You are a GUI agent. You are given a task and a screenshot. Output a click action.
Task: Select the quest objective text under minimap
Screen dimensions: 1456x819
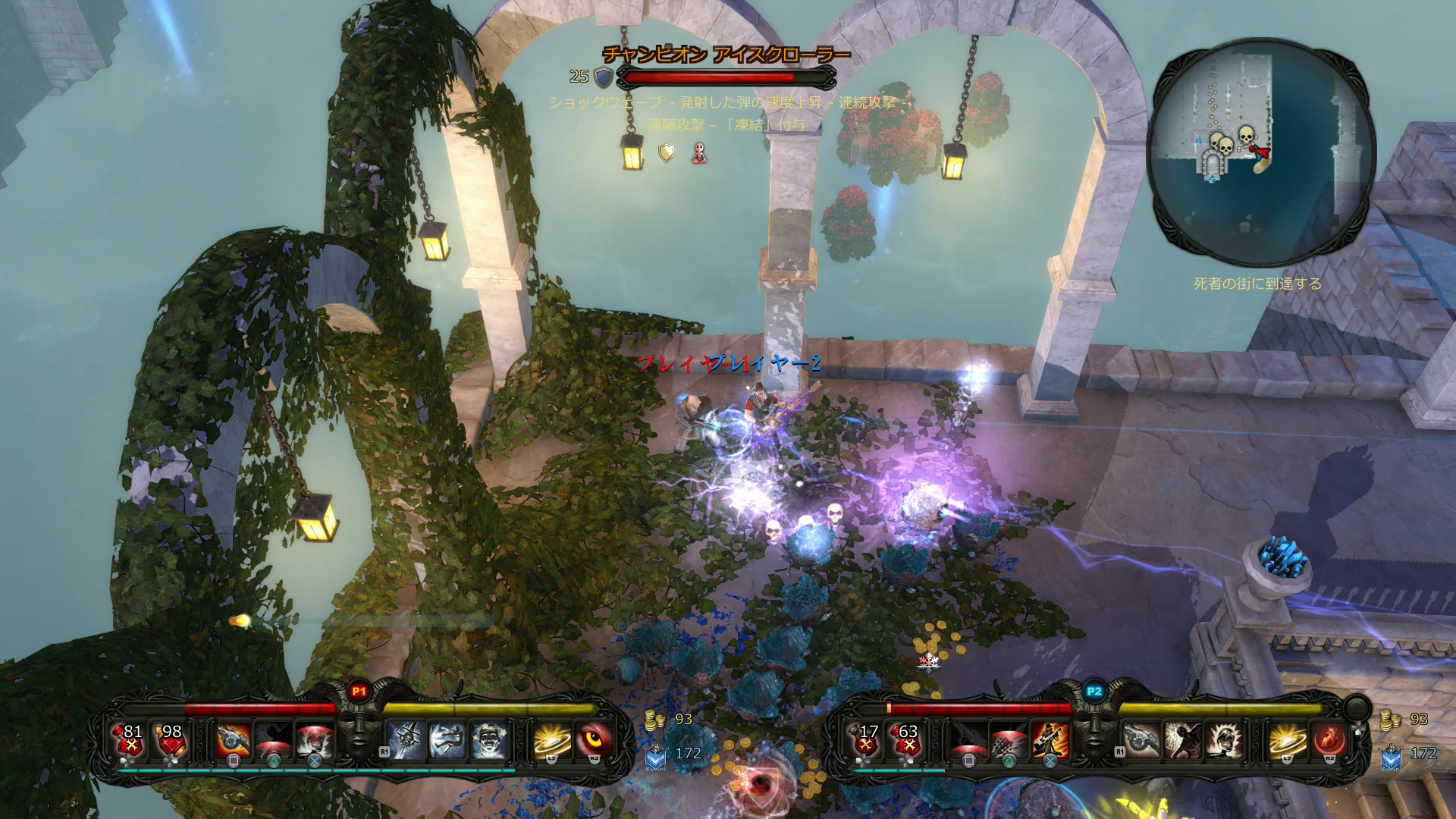1257,284
